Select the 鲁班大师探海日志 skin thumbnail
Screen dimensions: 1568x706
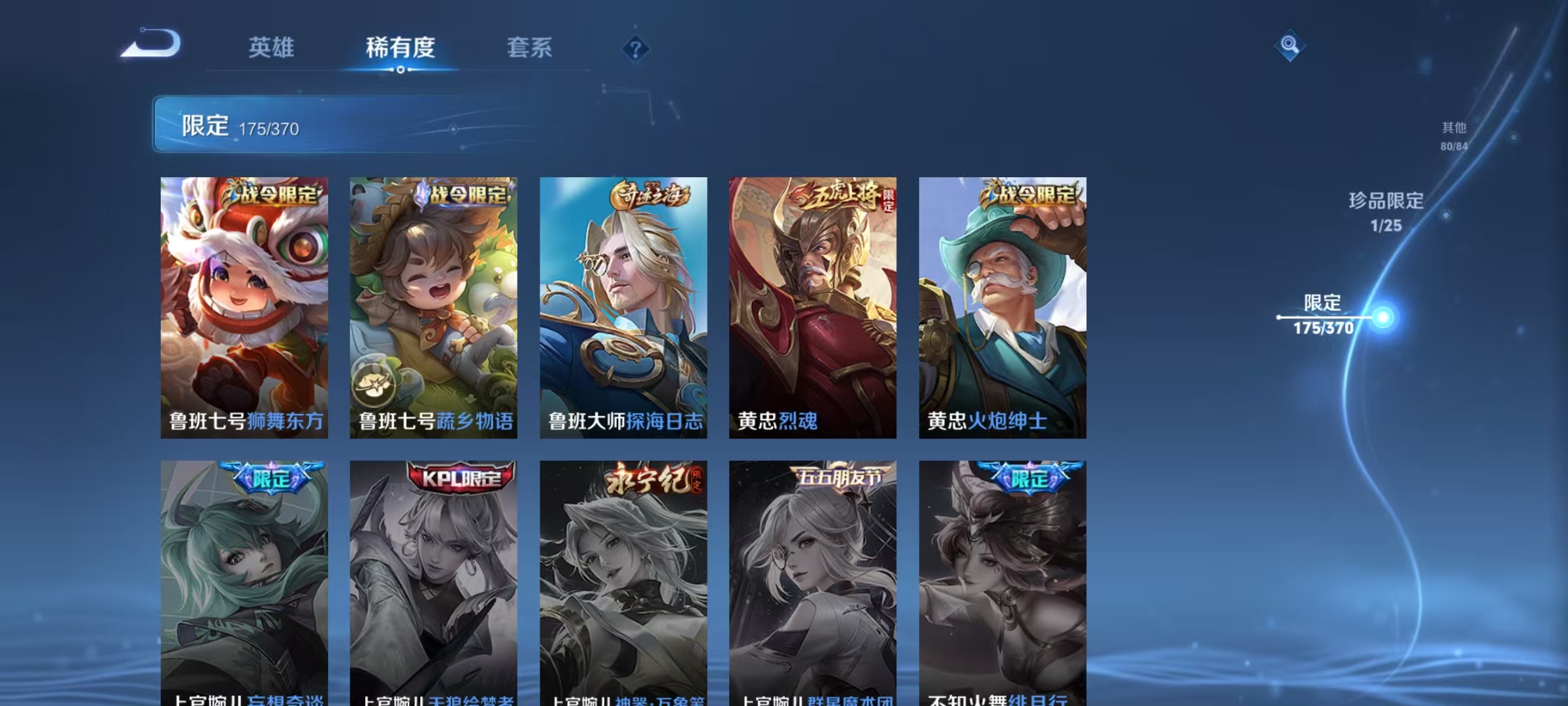point(623,307)
